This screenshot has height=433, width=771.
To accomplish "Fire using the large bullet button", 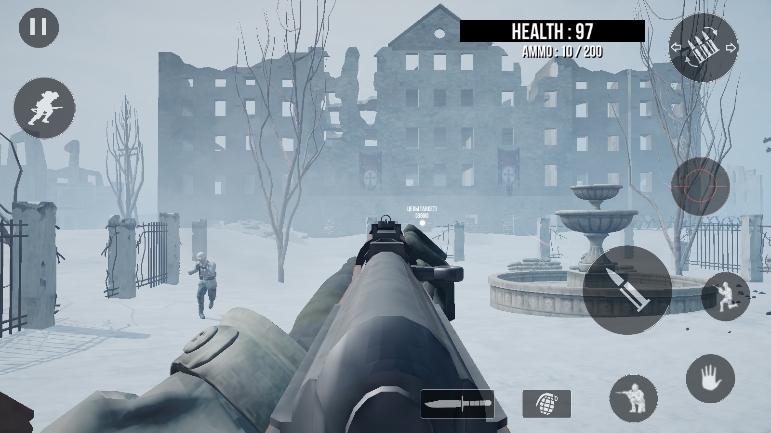I will pos(627,289).
